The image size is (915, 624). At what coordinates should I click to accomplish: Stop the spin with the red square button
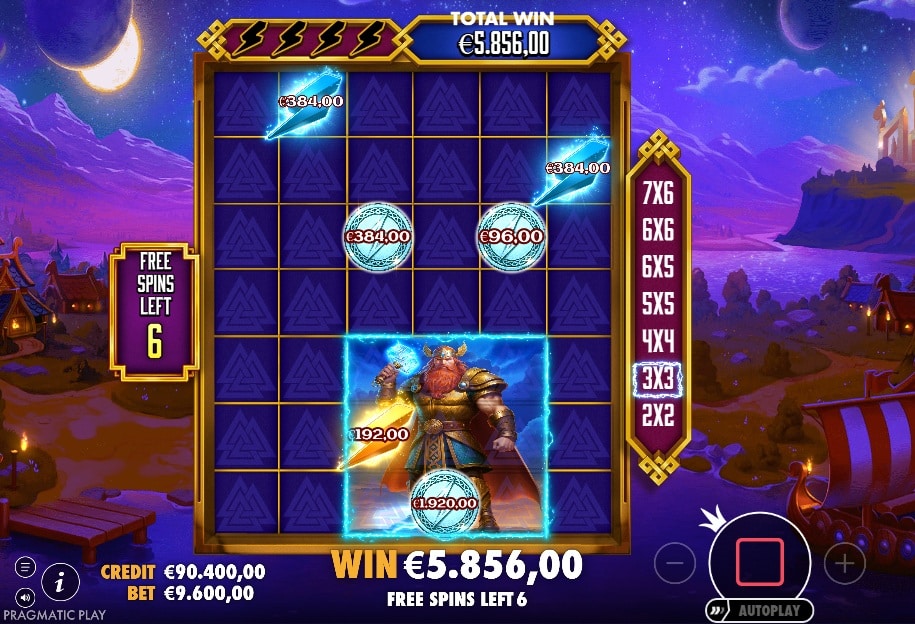click(x=760, y=562)
